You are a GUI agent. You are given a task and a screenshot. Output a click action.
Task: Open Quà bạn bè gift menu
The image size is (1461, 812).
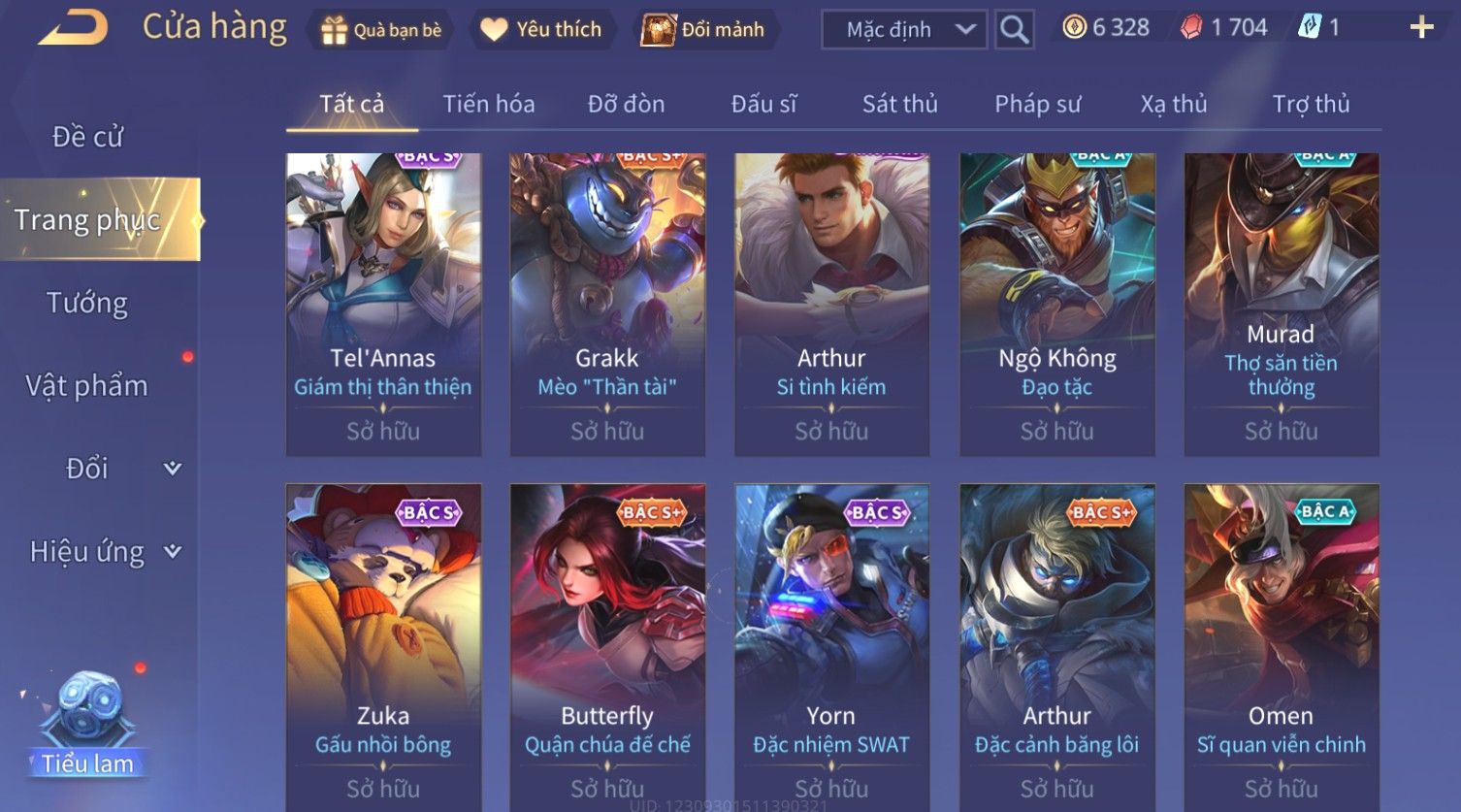click(381, 30)
